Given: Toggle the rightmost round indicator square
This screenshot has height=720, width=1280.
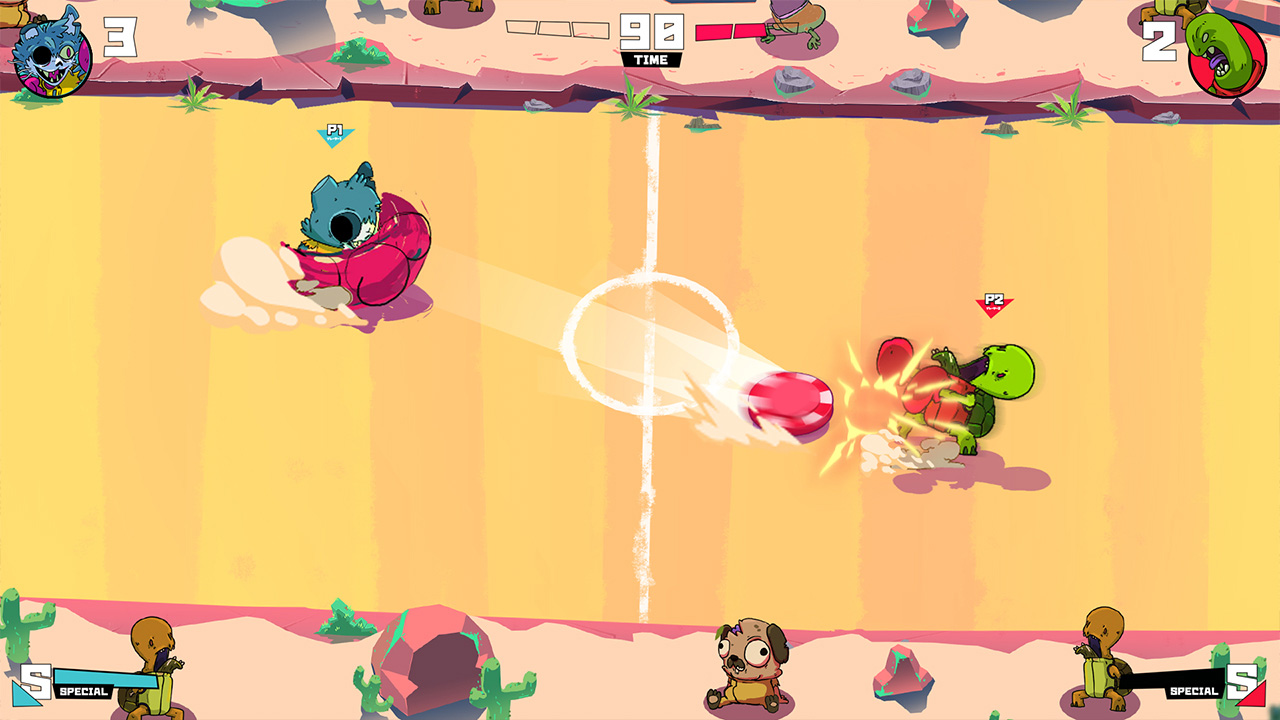Looking at the screenshot, I should pos(588,29).
